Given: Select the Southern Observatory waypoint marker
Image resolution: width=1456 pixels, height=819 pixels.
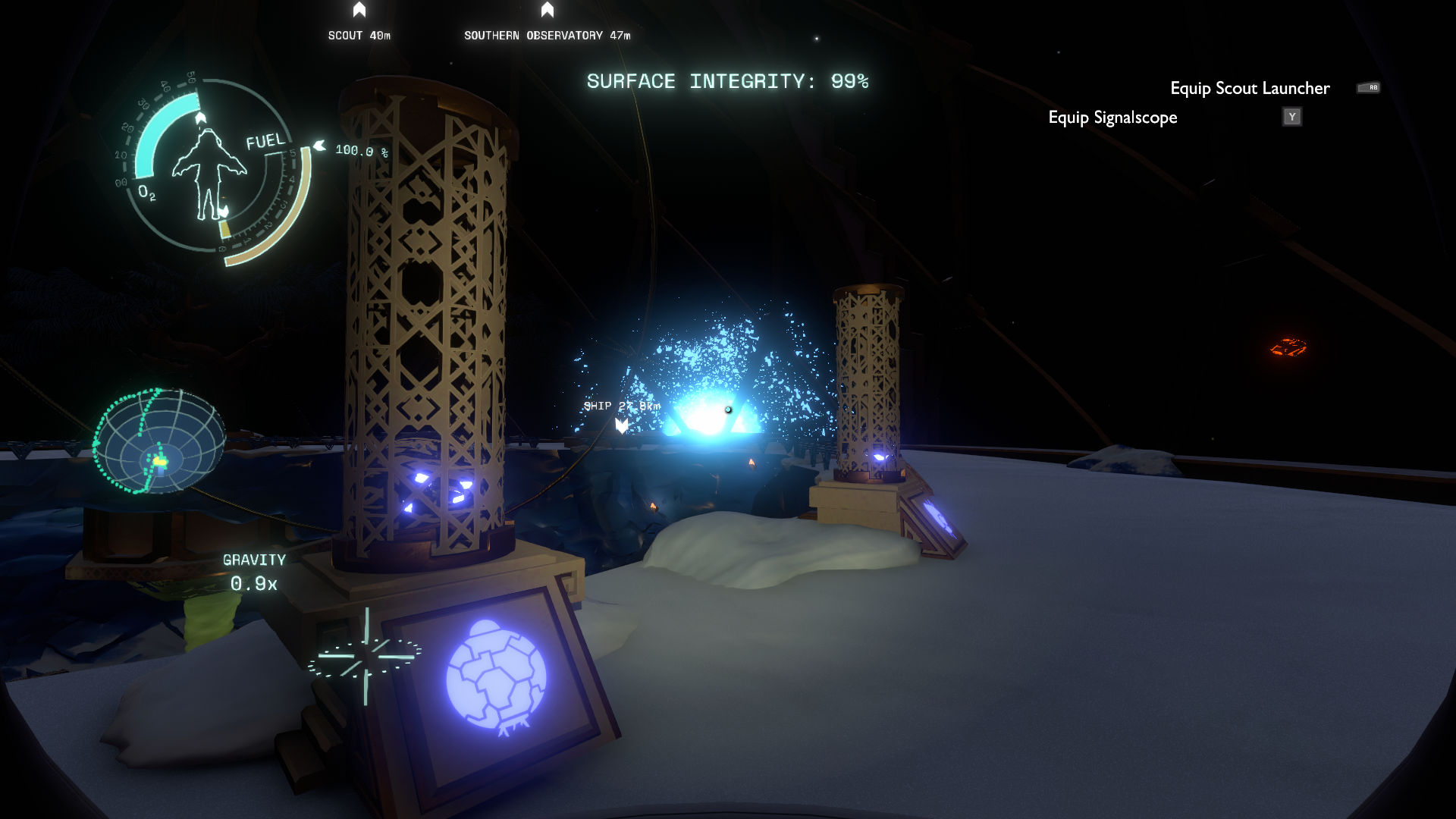Looking at the screenshot, I should click(548, 11).
